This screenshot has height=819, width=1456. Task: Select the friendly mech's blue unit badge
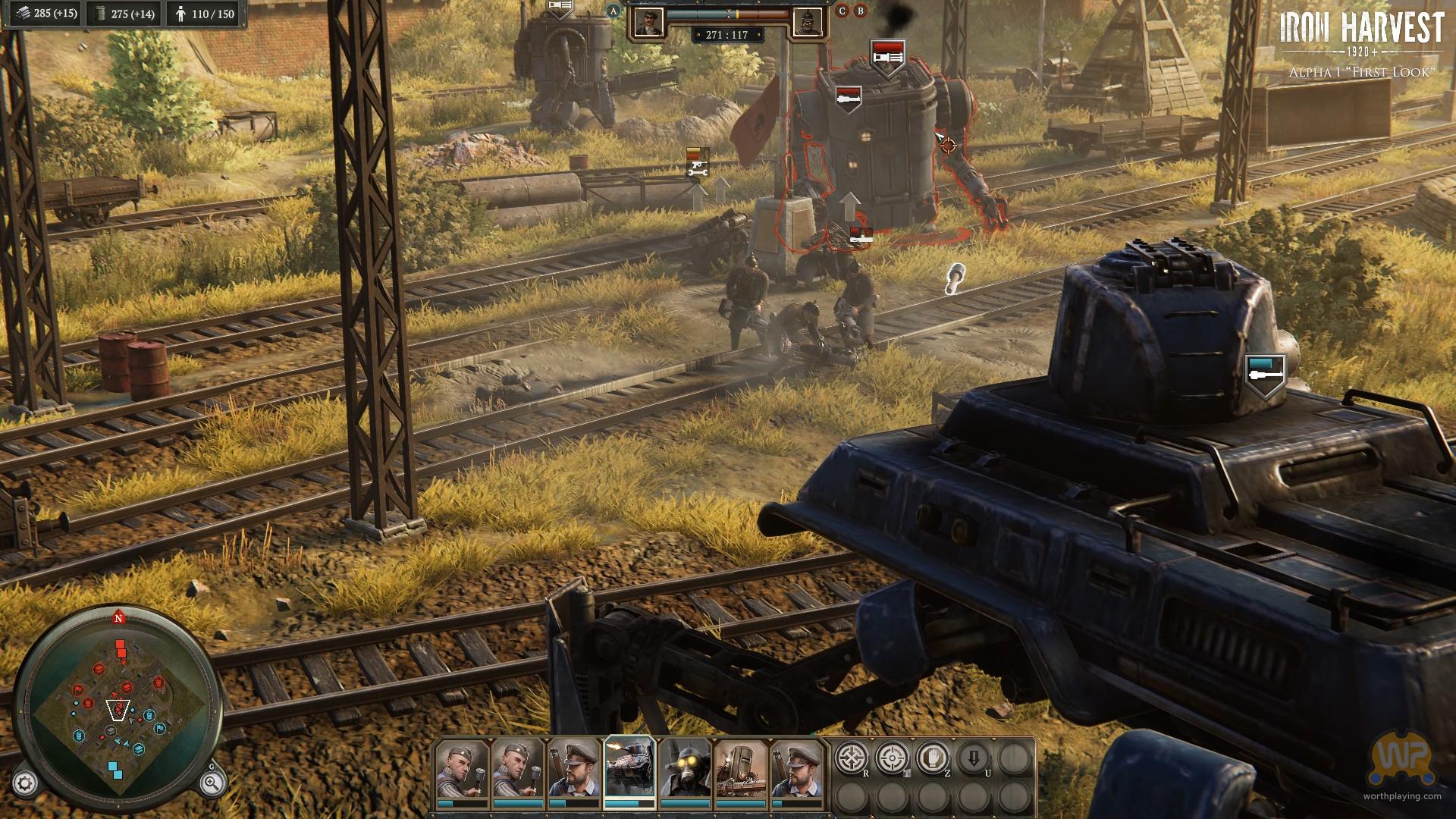1266,373
